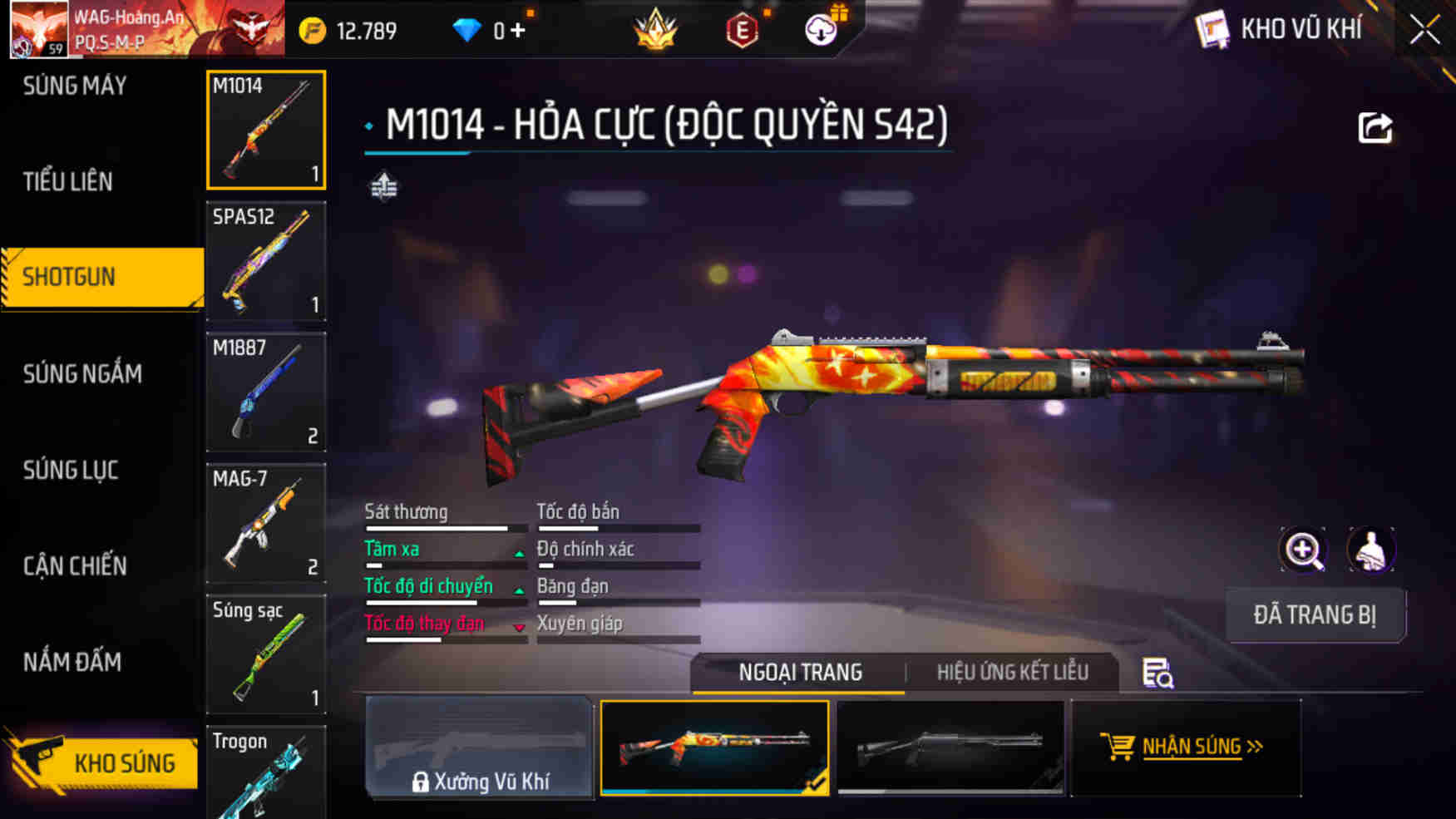Image resolution: width=1456 pixels, height=819 pixels.
Task: Pick the M1887 shotgun slot
Action: coord(266,392)
